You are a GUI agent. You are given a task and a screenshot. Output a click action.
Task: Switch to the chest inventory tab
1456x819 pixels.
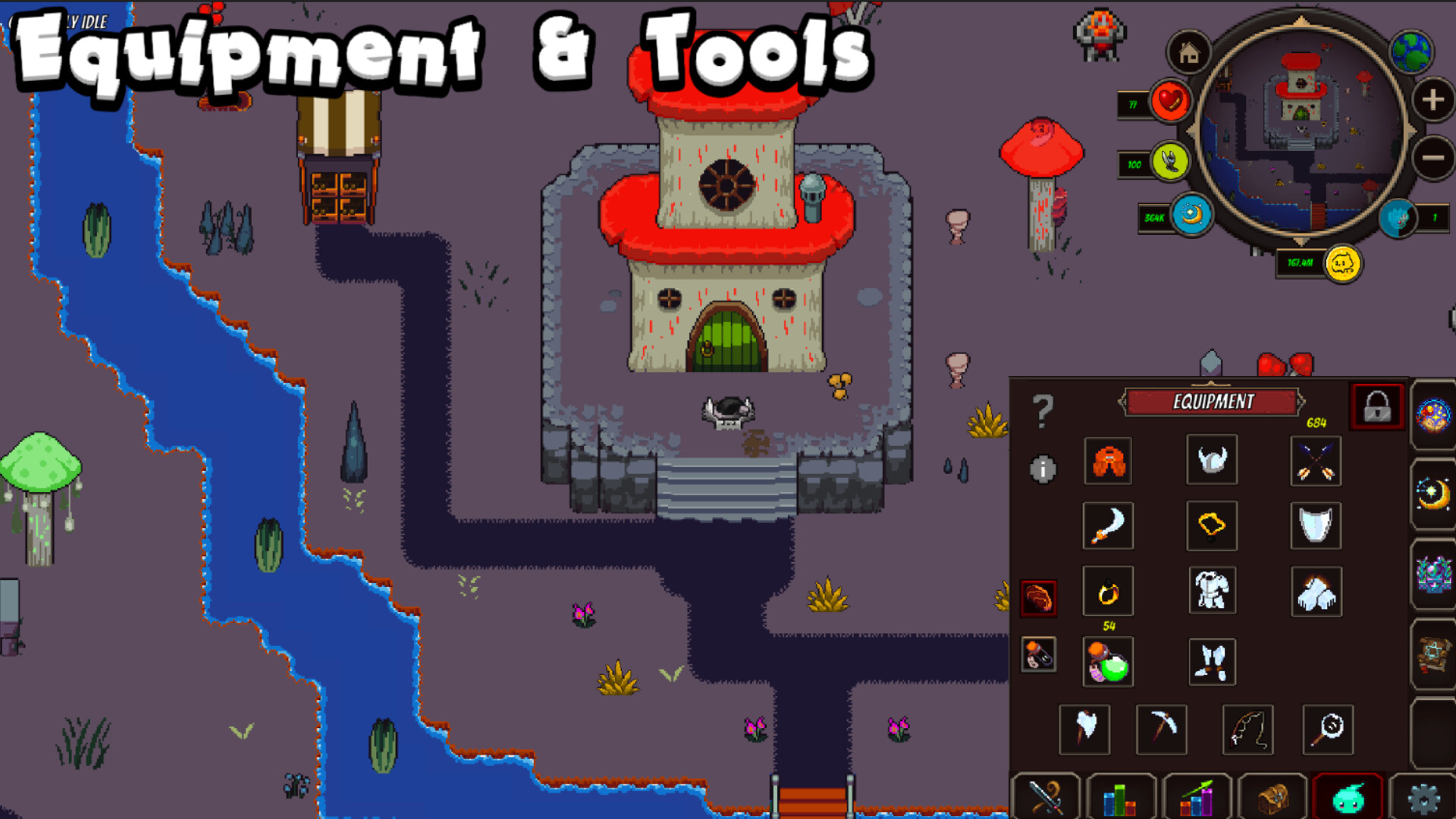click(1274, 798)
